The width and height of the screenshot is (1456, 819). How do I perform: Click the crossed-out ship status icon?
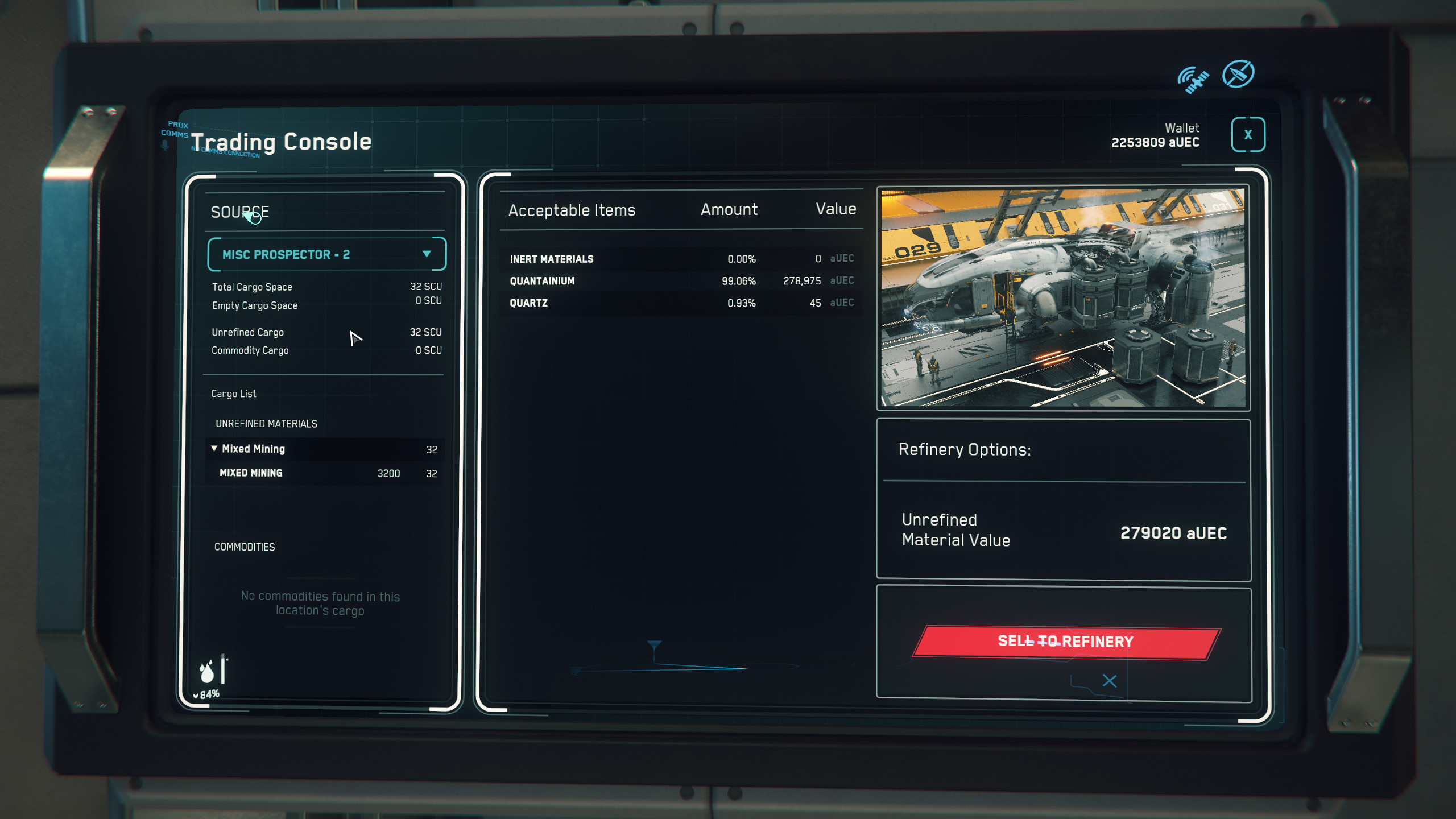[1239, 73]
